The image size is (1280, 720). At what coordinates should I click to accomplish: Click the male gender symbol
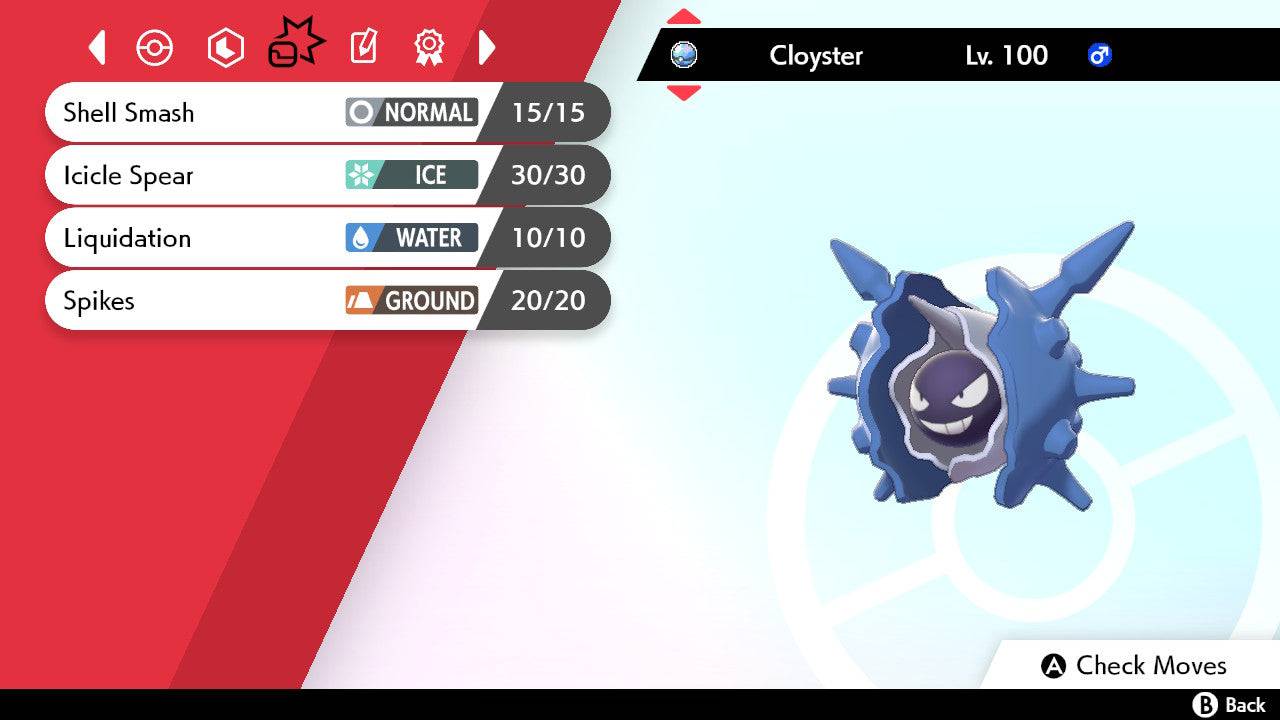(1100, 56)
